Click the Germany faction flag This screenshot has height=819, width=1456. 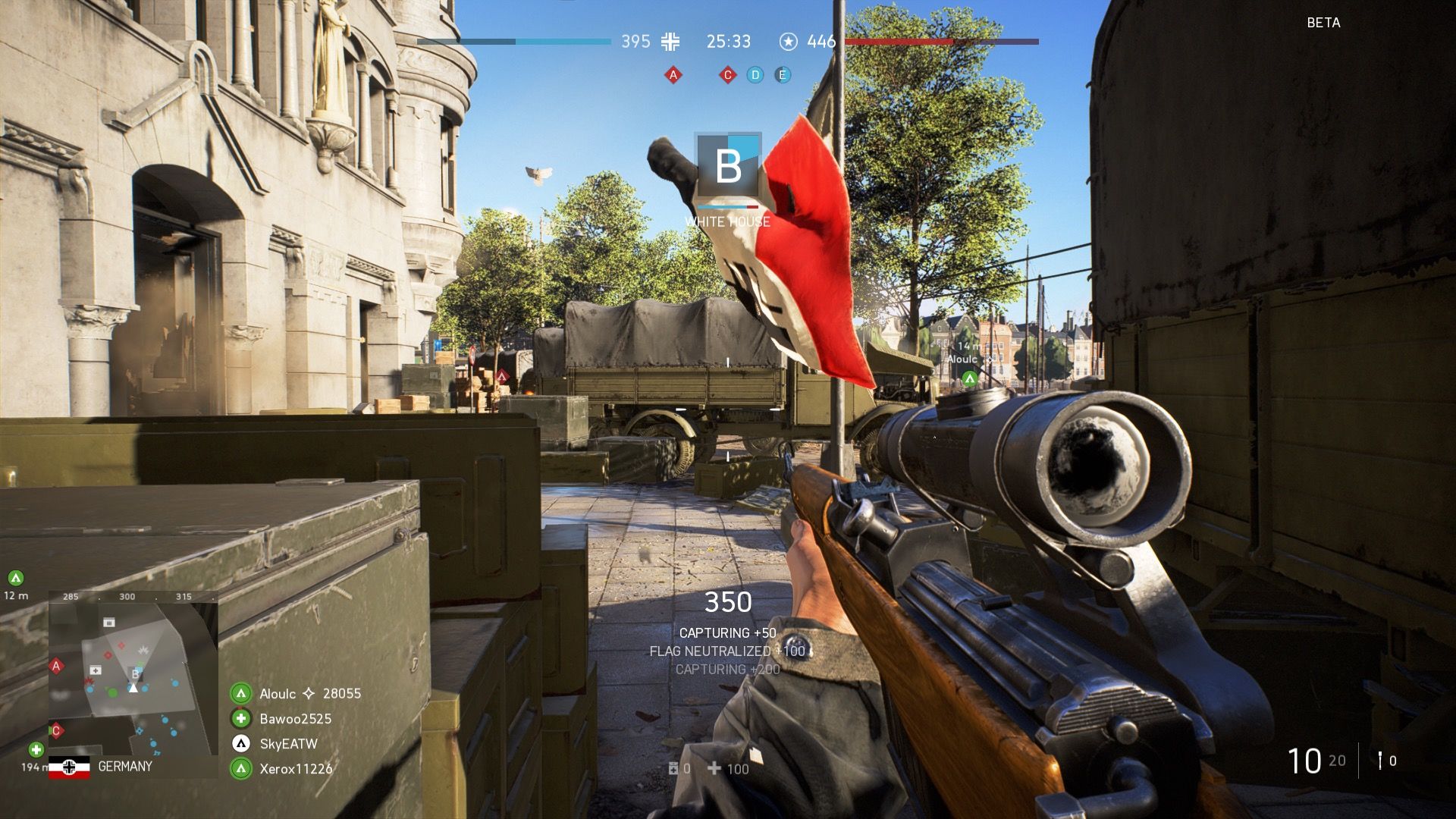click(x=69, y=767)
